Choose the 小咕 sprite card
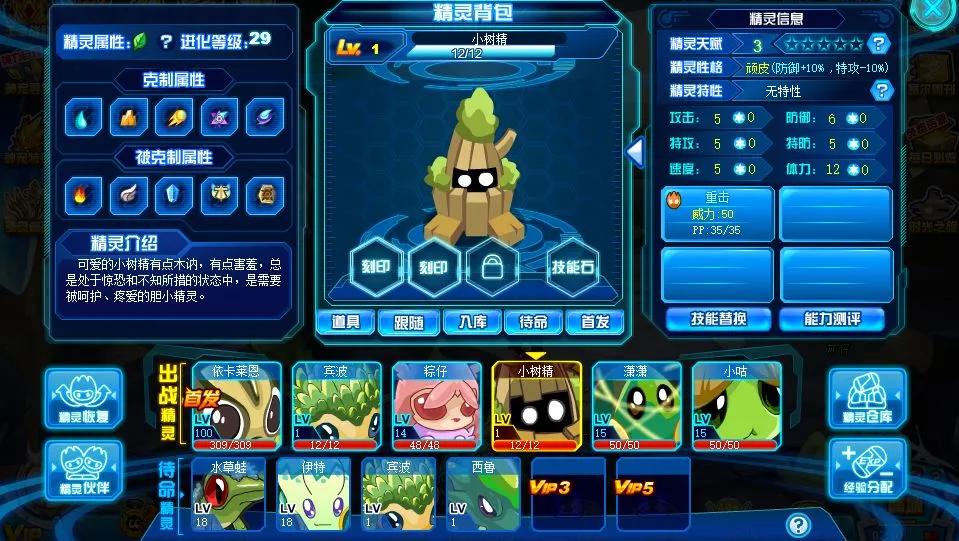This screenshot has width=959, height=541. 737,405
